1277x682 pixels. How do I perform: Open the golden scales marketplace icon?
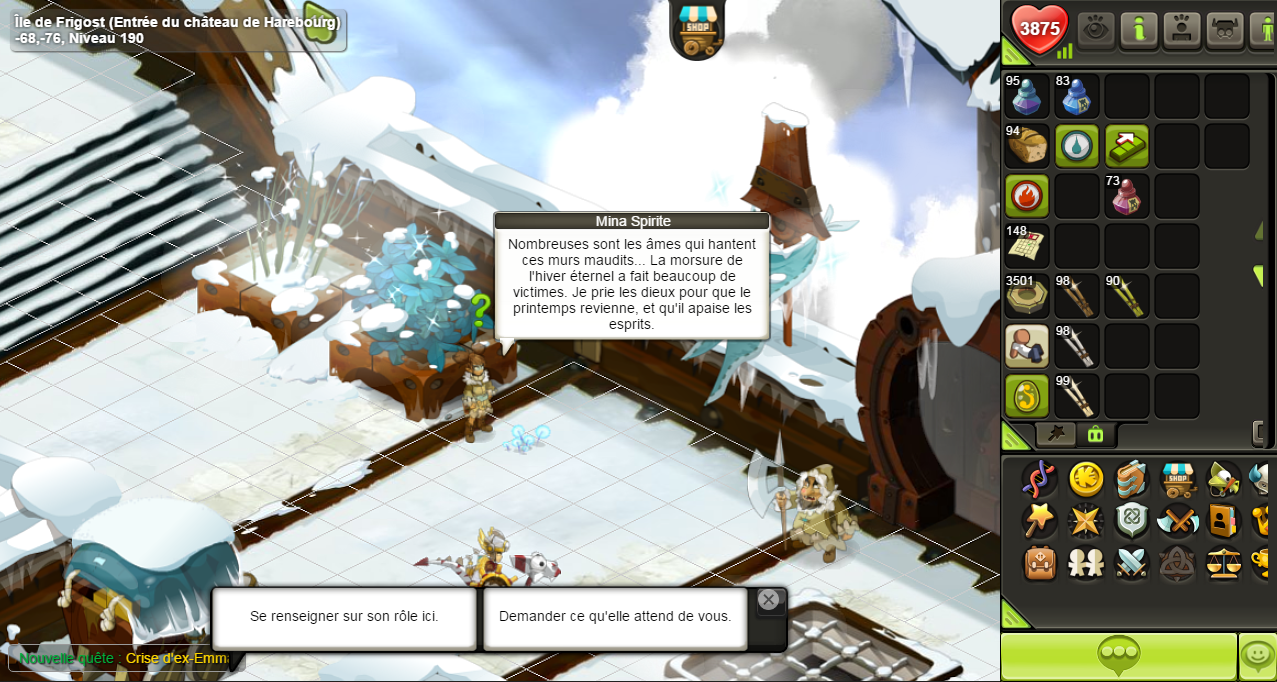1223,562
